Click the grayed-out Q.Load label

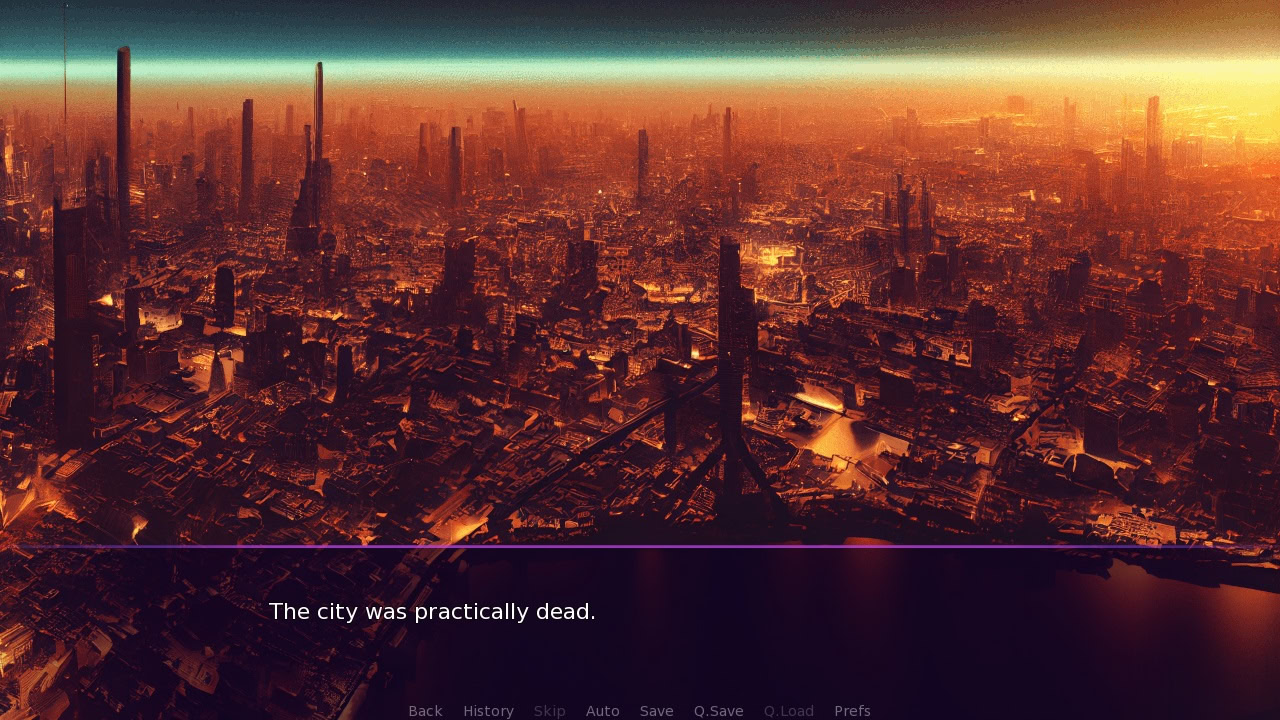pyautogui.click(x=788, y=710)
